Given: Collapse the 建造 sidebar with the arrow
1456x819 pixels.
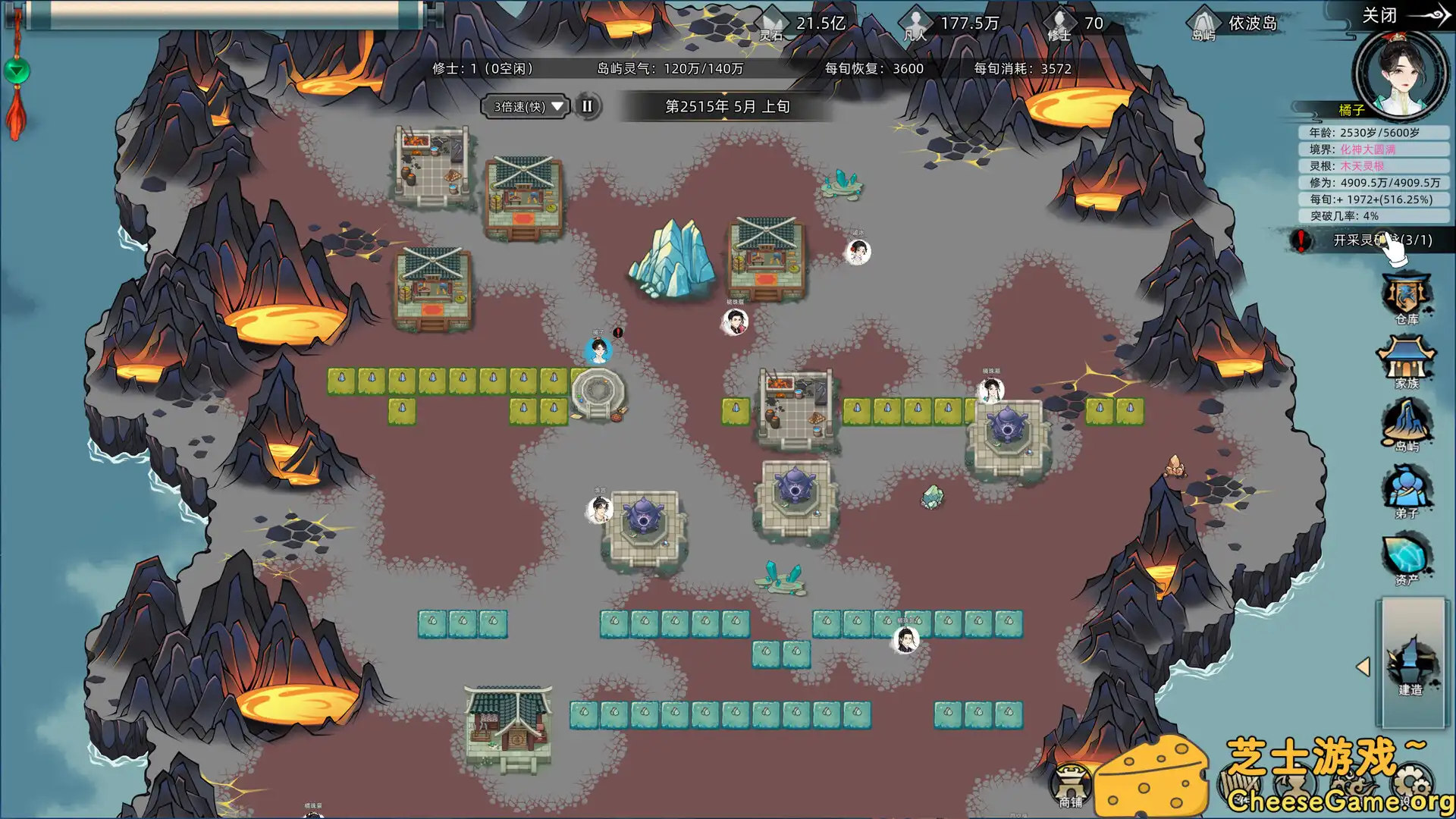Looking at the screenshot, I should [x=1363, y=665].
